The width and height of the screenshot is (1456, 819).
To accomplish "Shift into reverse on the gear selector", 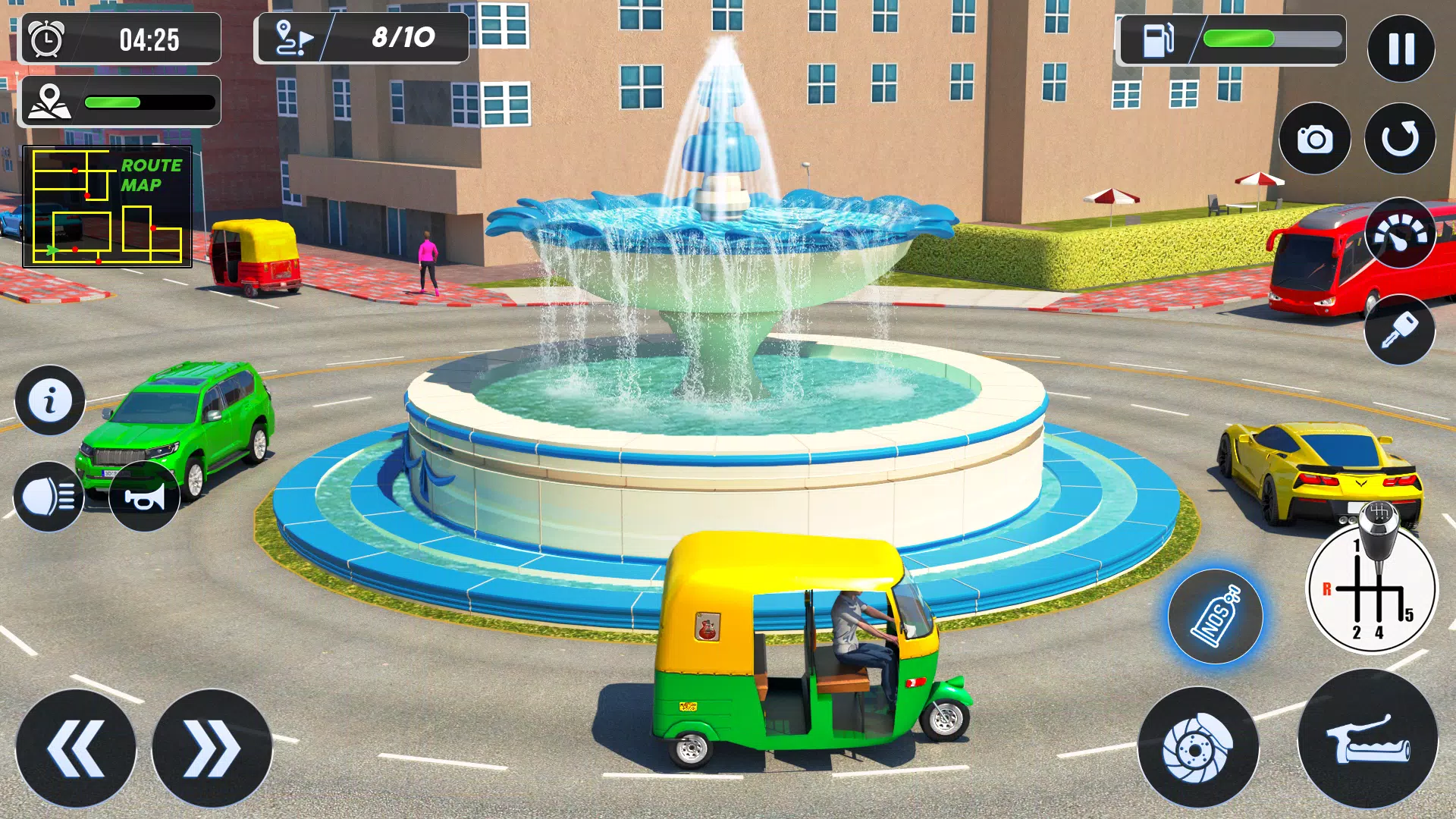I will pos(1327,589).
